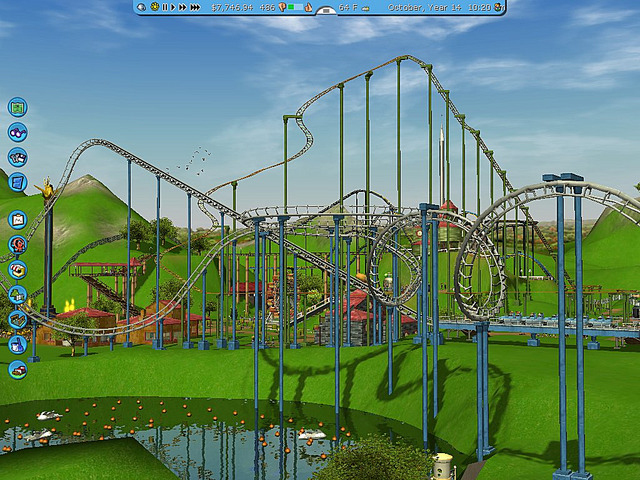
Task: Open the paths and fences menu
Action: (17, 319)
